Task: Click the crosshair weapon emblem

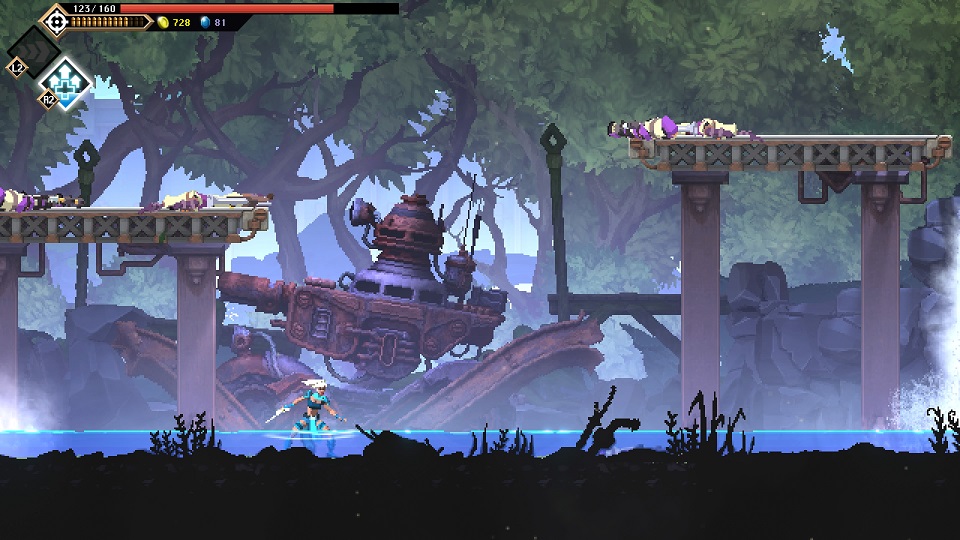Action: pyautogui.click(x=56, y=19)
